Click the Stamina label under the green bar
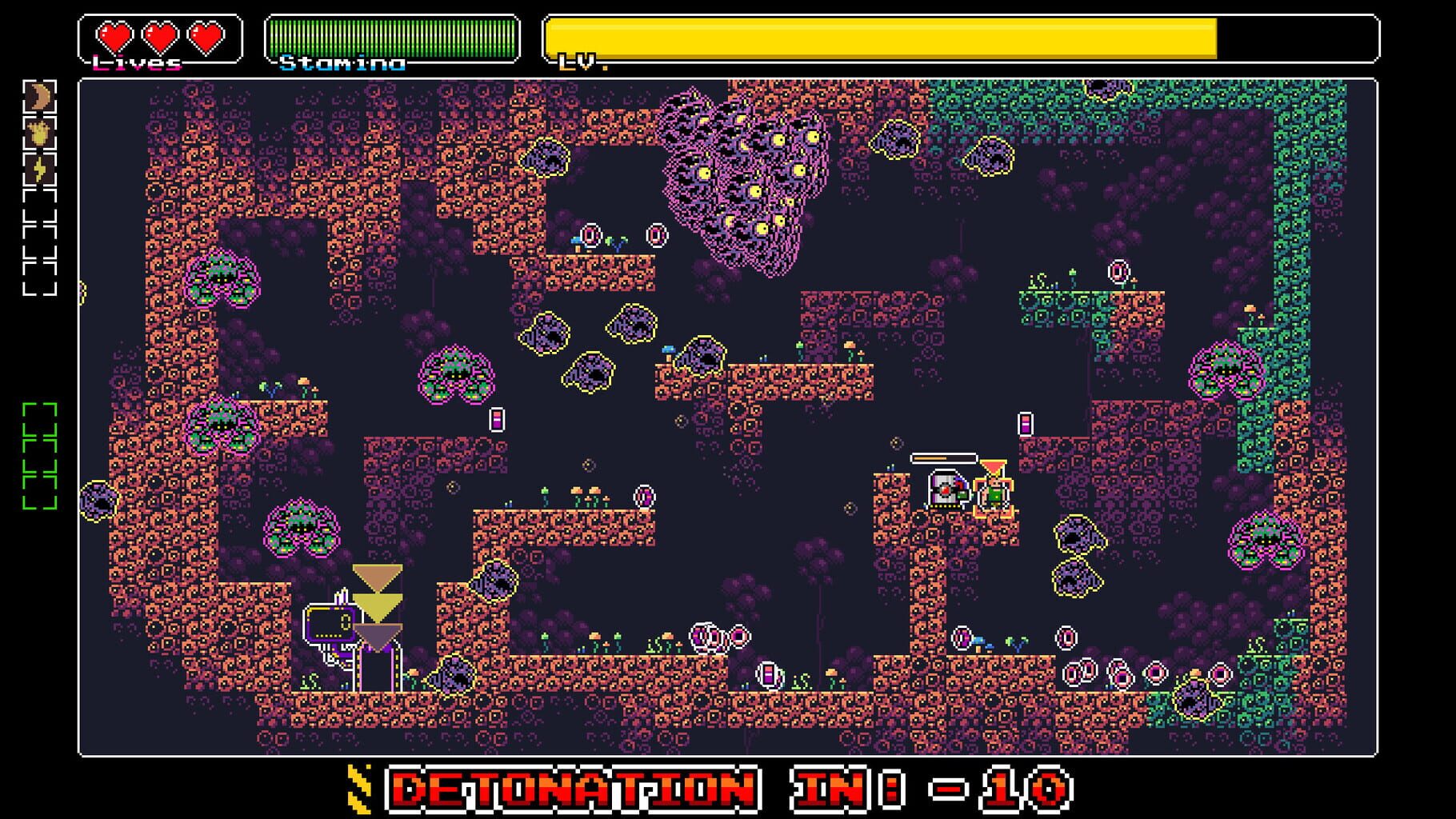This screenshot has height=819, width=1456. click(x=344, y=61)
